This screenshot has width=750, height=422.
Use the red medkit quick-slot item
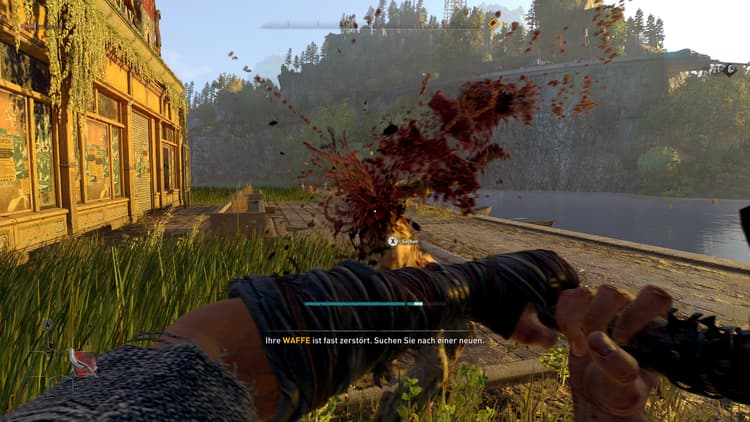pyautogui.click(x=83, y=360)
